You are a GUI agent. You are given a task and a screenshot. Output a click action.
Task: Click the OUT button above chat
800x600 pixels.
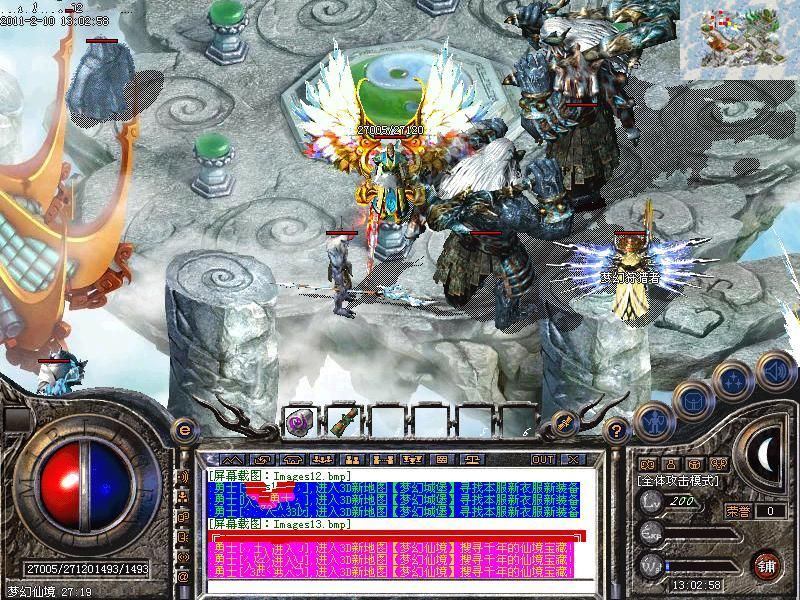[541, 460]
